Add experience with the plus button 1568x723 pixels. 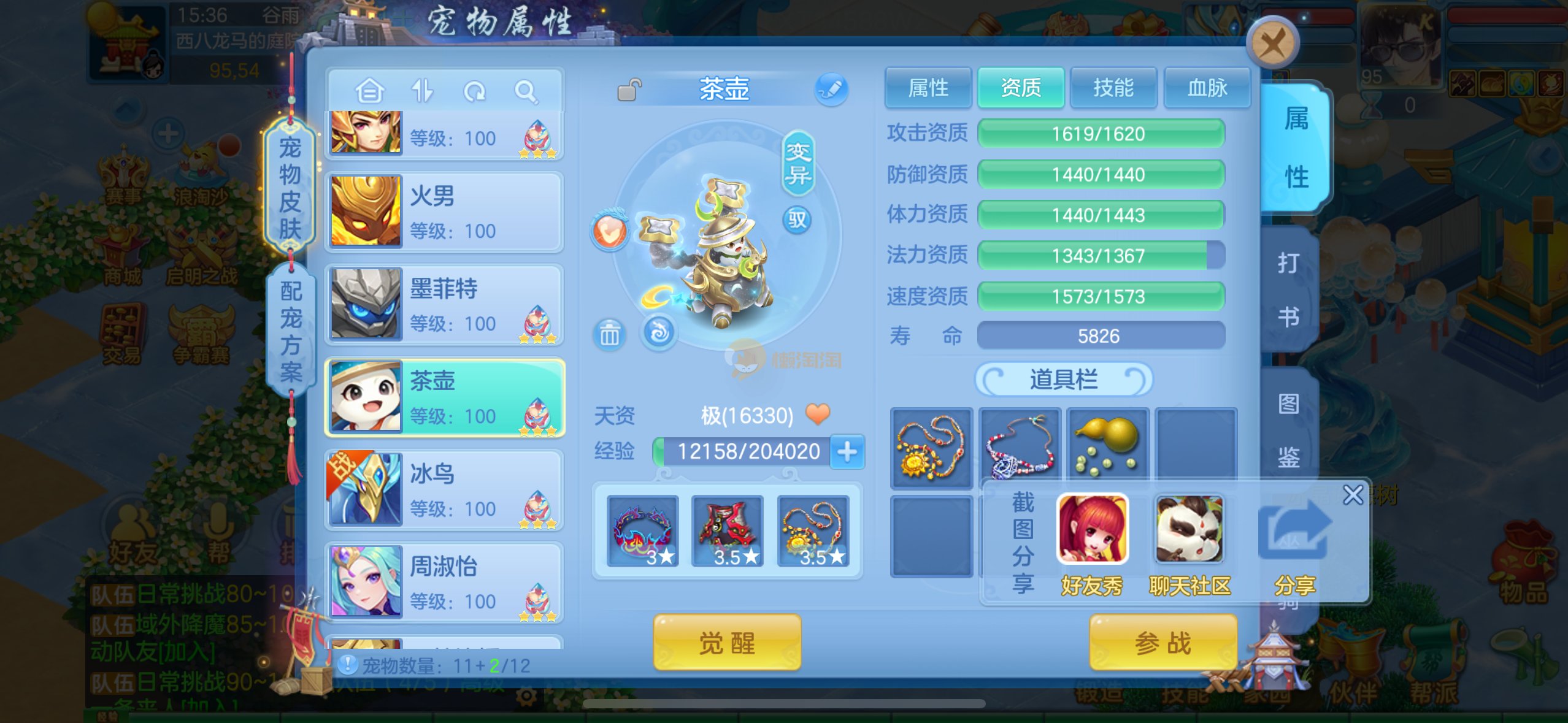847,452
